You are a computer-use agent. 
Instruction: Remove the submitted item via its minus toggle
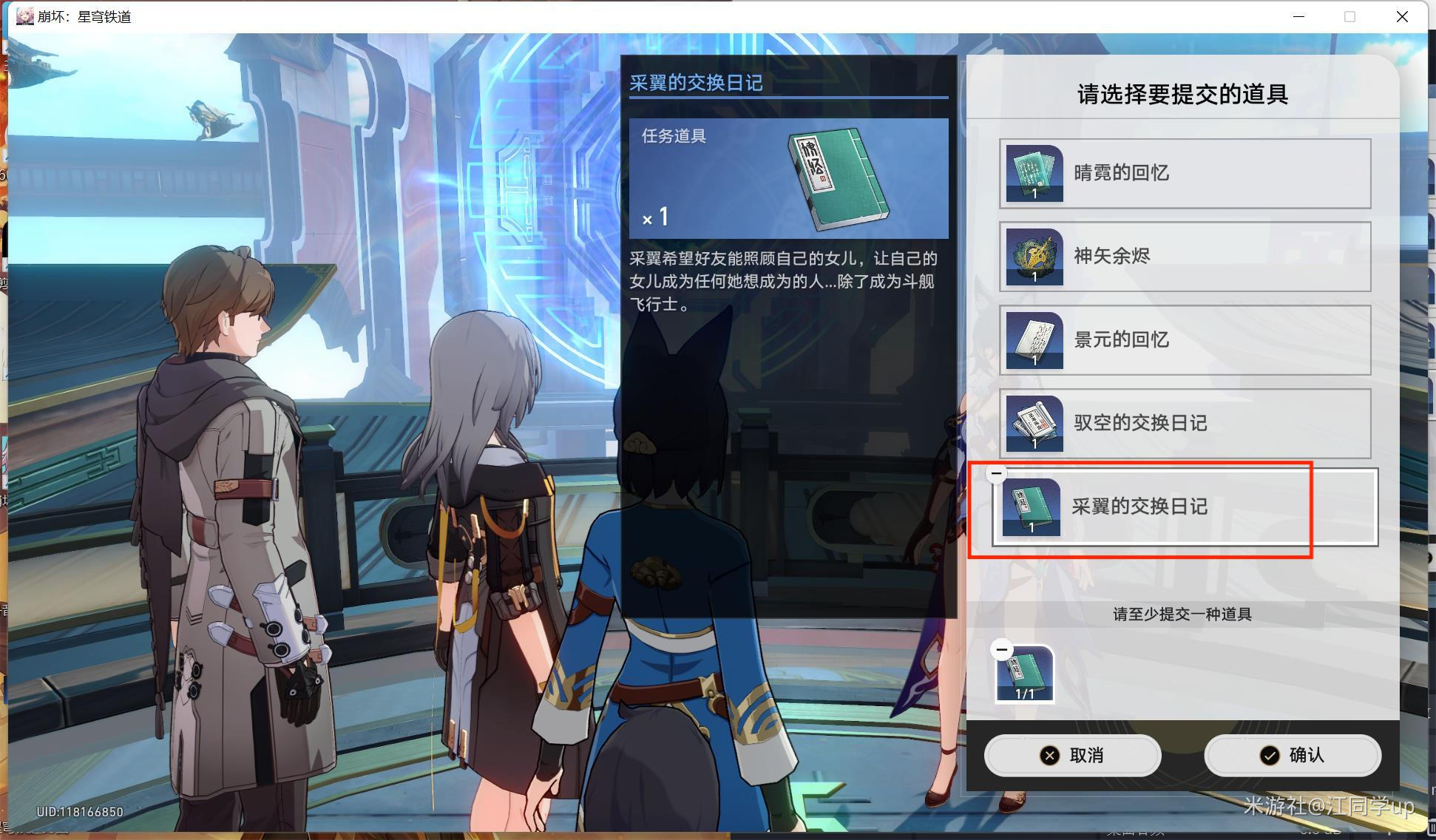(x=1002, y=649)
